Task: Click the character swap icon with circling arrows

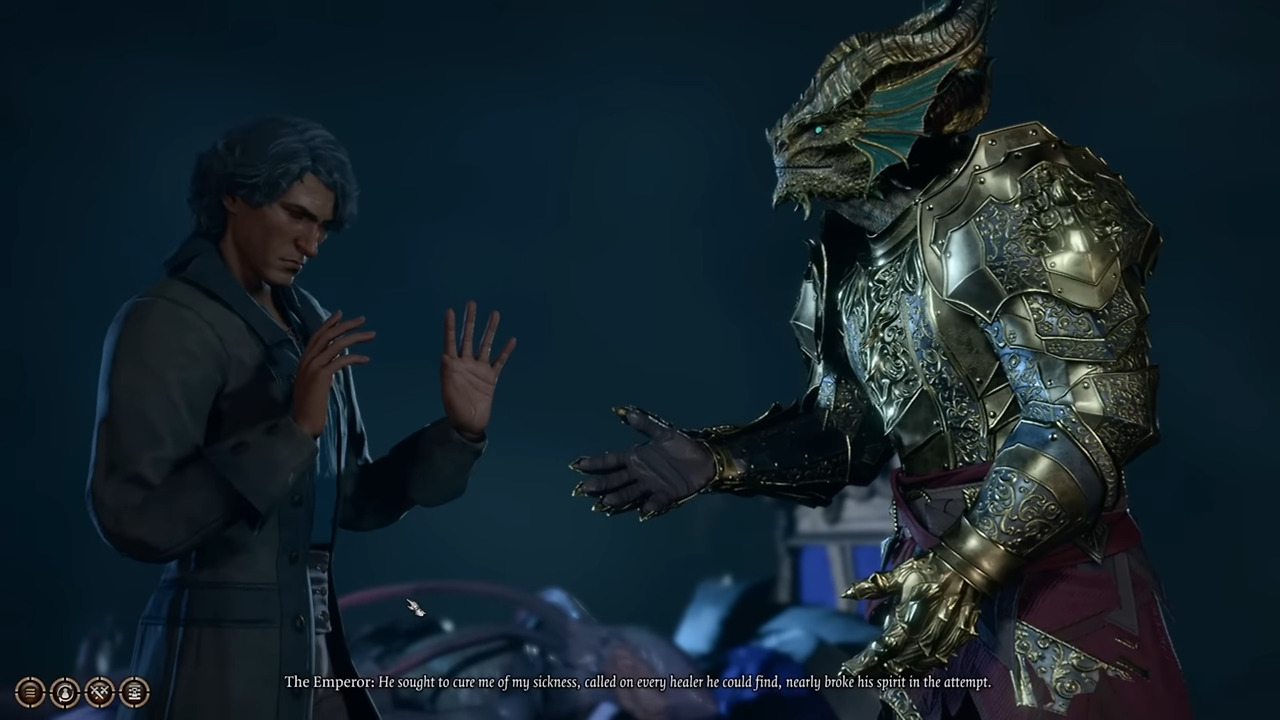Action: pos(65,691)
